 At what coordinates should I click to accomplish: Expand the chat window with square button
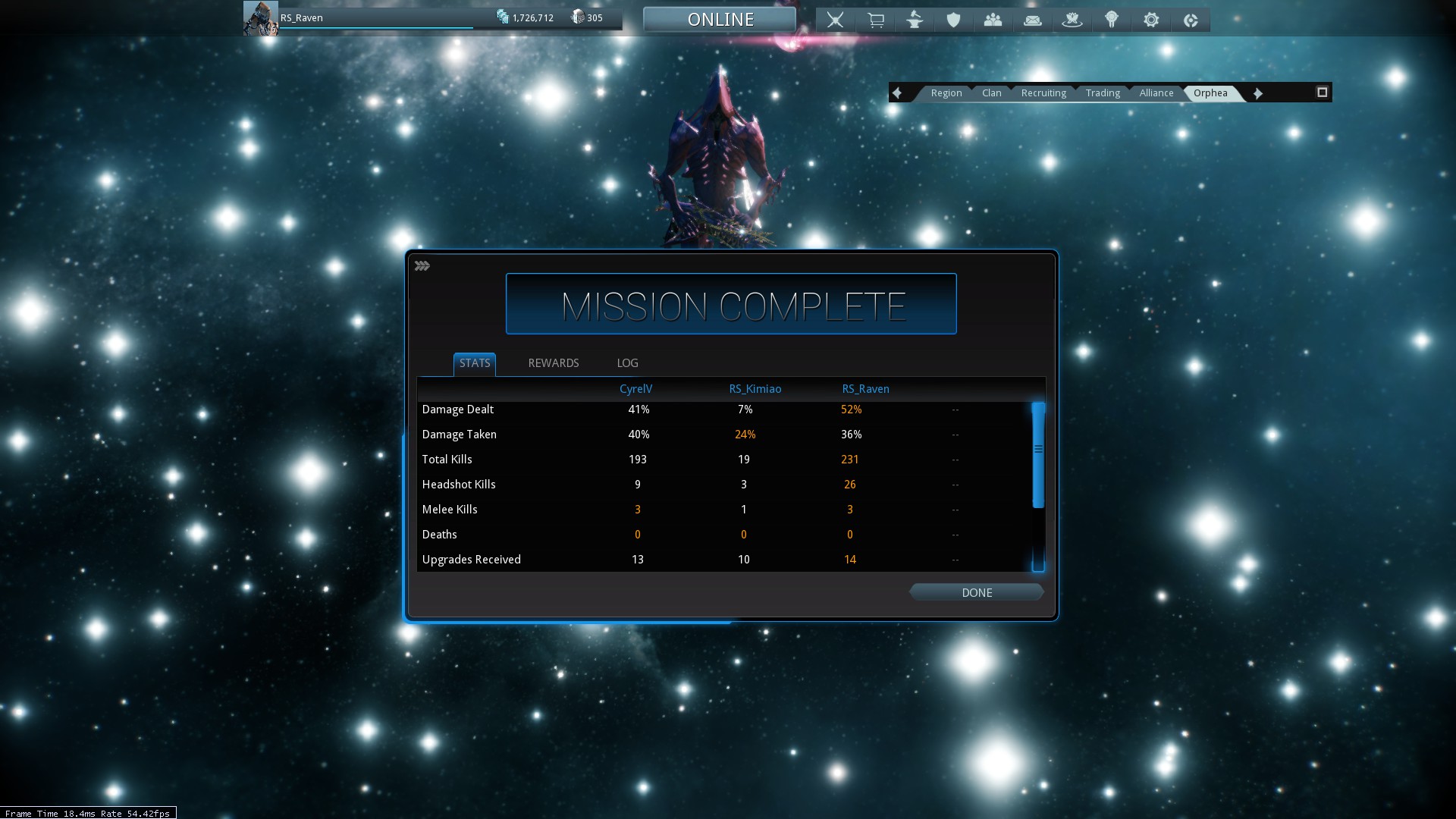click(x=1322, y=93)
